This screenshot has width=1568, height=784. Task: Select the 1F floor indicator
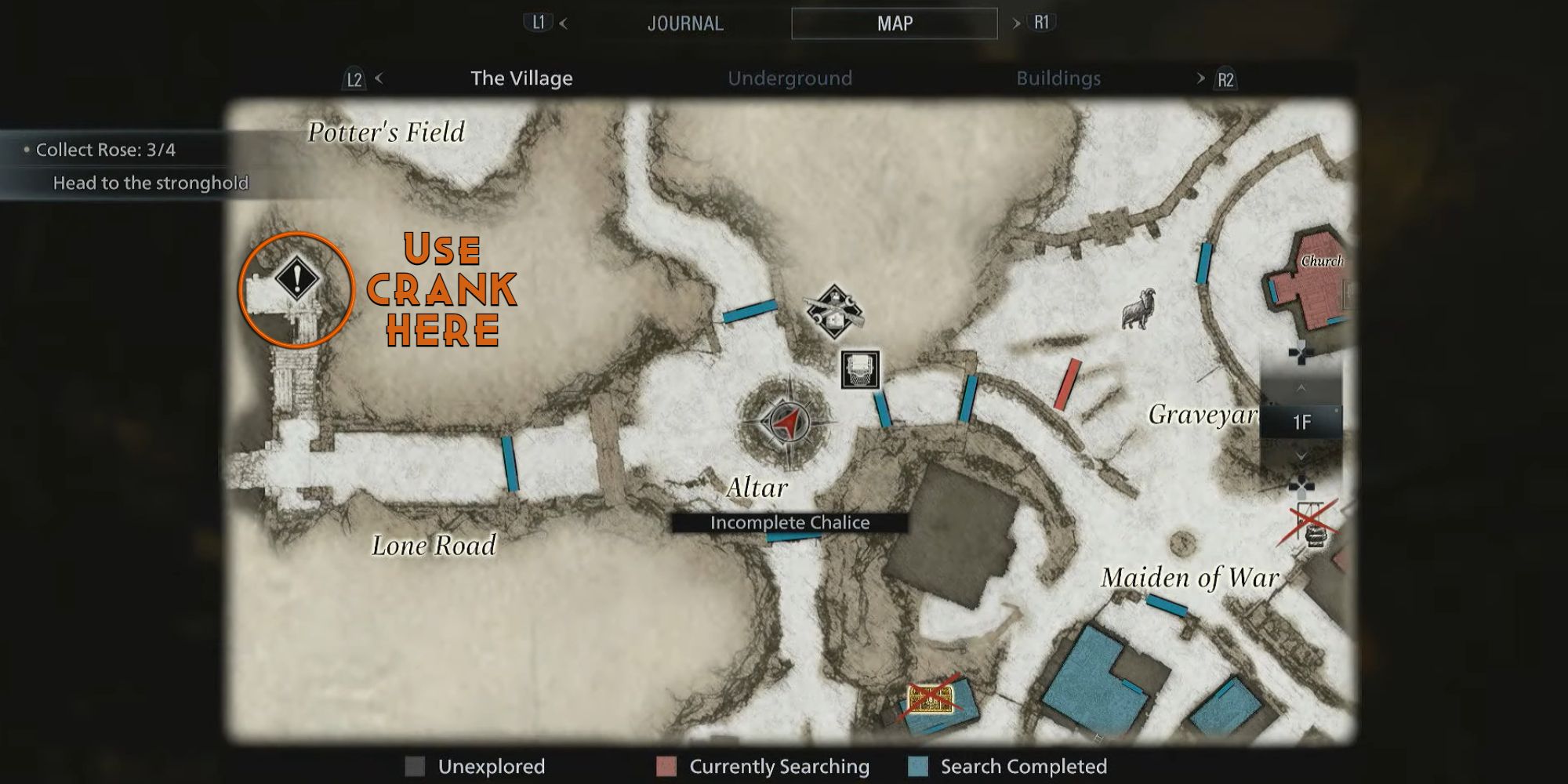(x=1301, y=423)
